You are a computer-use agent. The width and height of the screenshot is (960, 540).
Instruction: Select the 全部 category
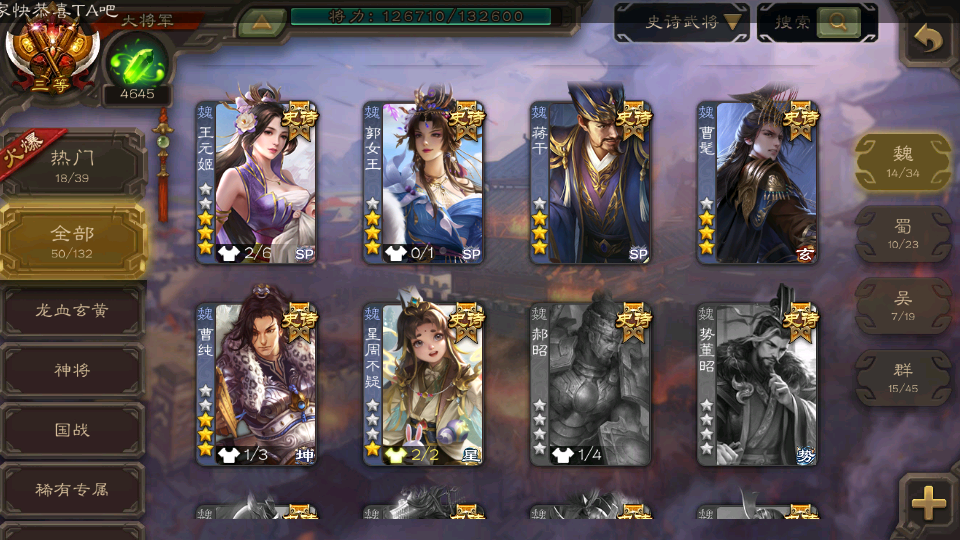[x=73, y=240]
